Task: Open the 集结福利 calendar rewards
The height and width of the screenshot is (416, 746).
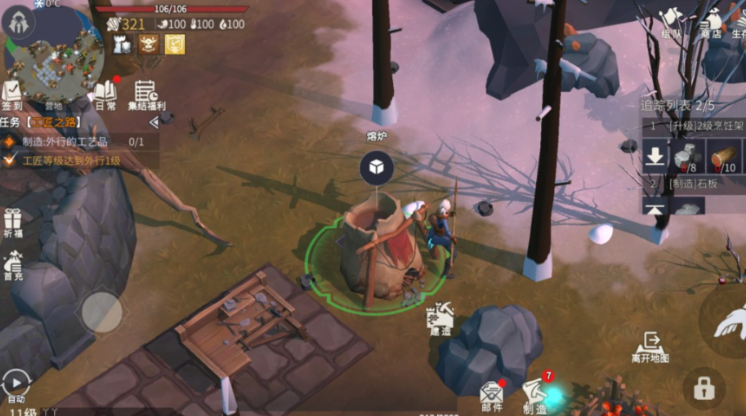Action: click(x=148, y=95)
